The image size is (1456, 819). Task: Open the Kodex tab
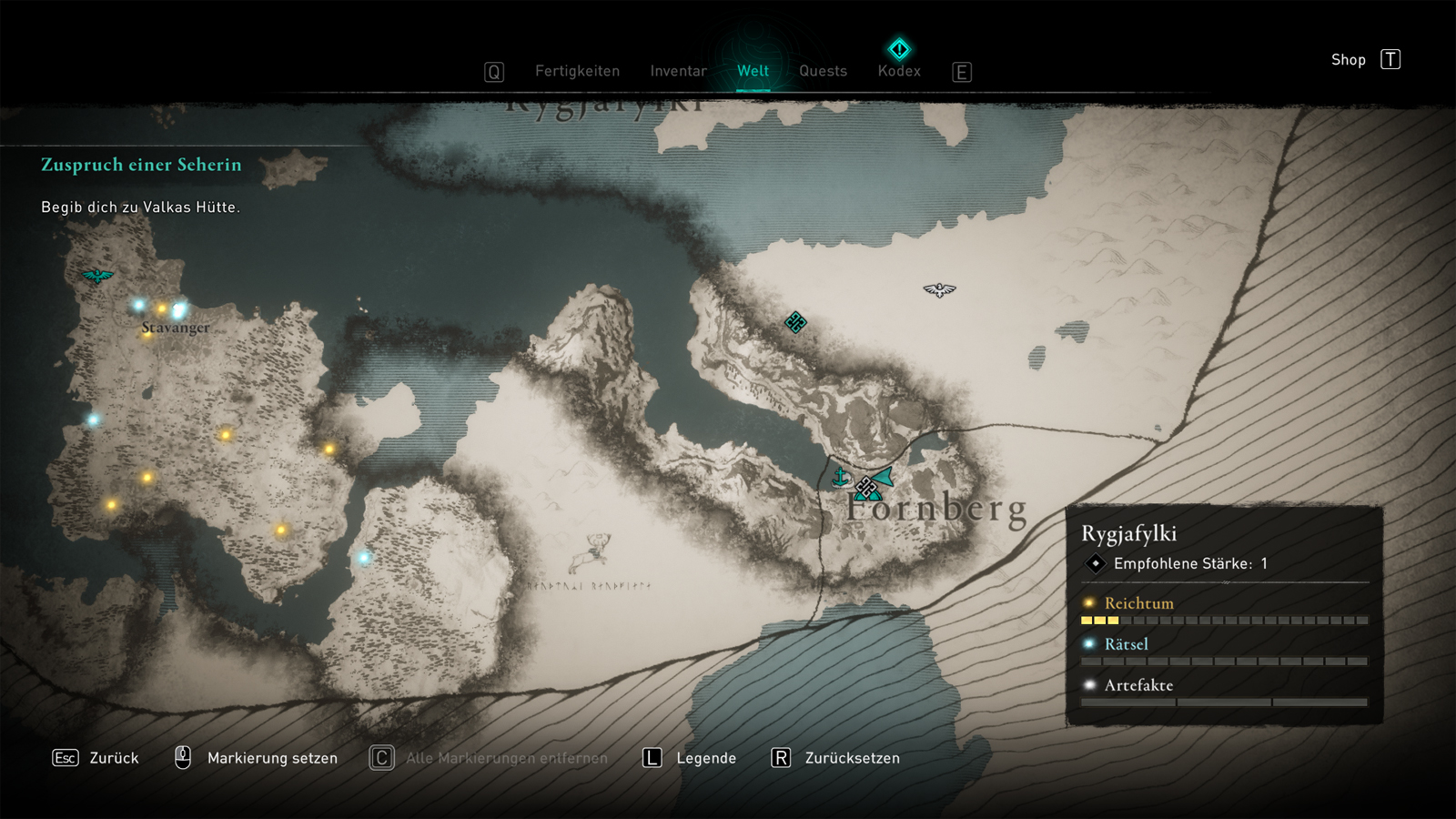899,70
